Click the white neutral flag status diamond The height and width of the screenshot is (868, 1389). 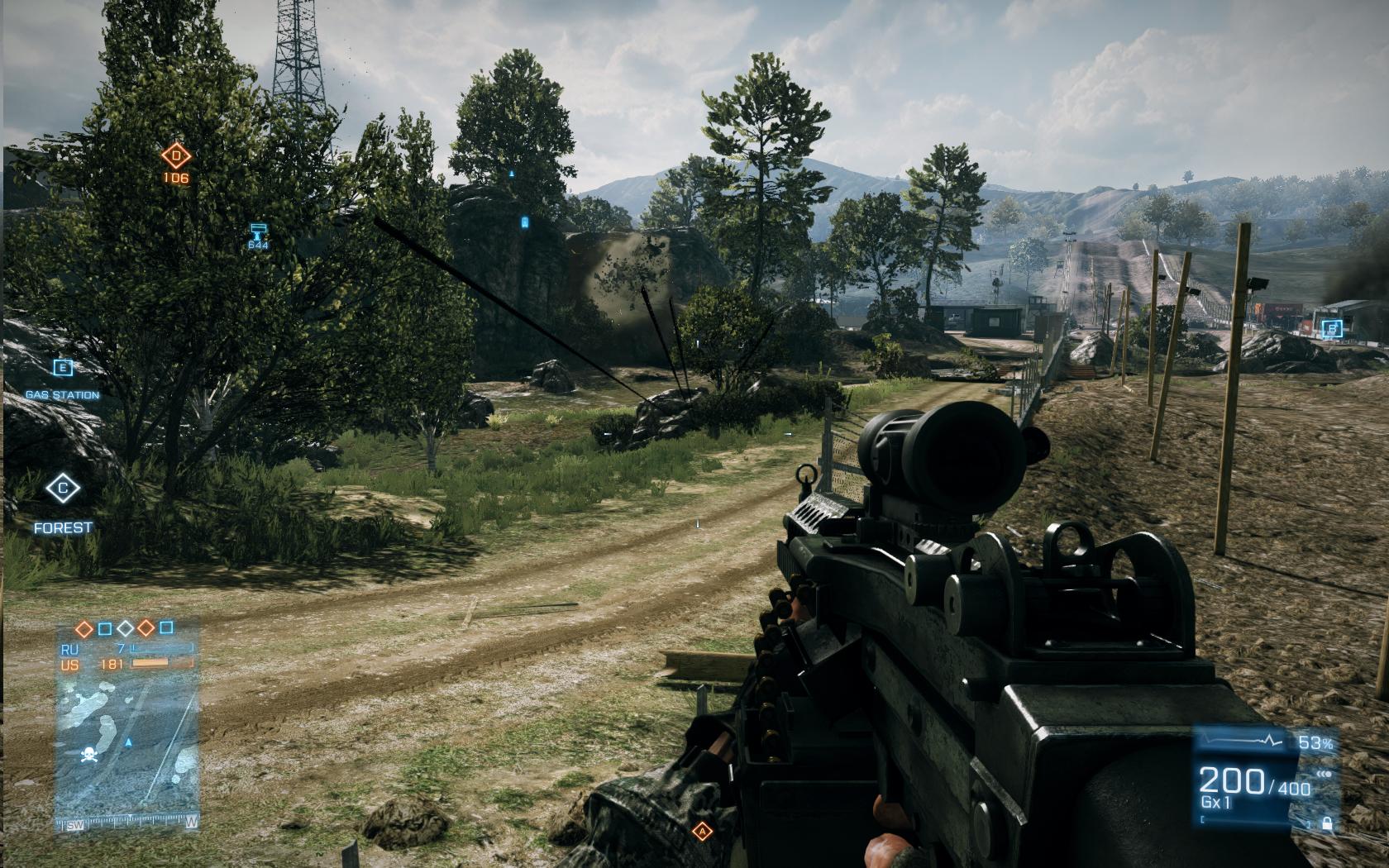125,628
